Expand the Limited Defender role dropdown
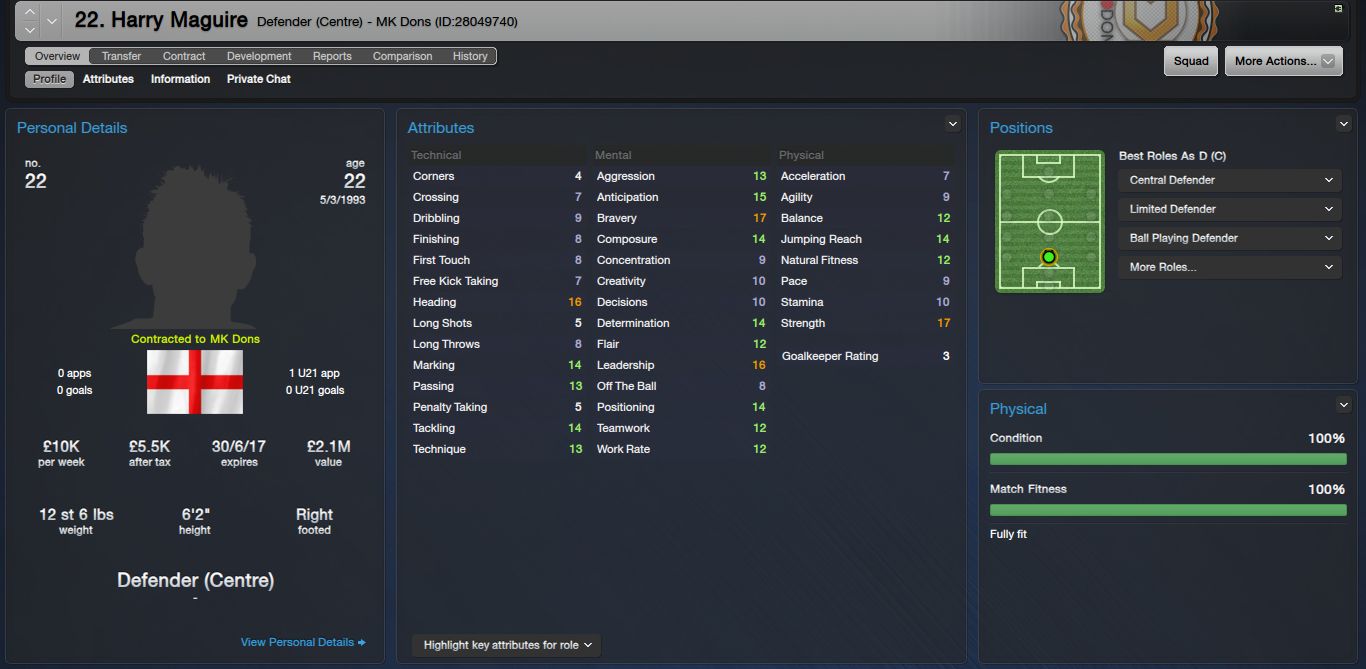The width and height of the screenshot is (1366, 669). (1229, 209)
